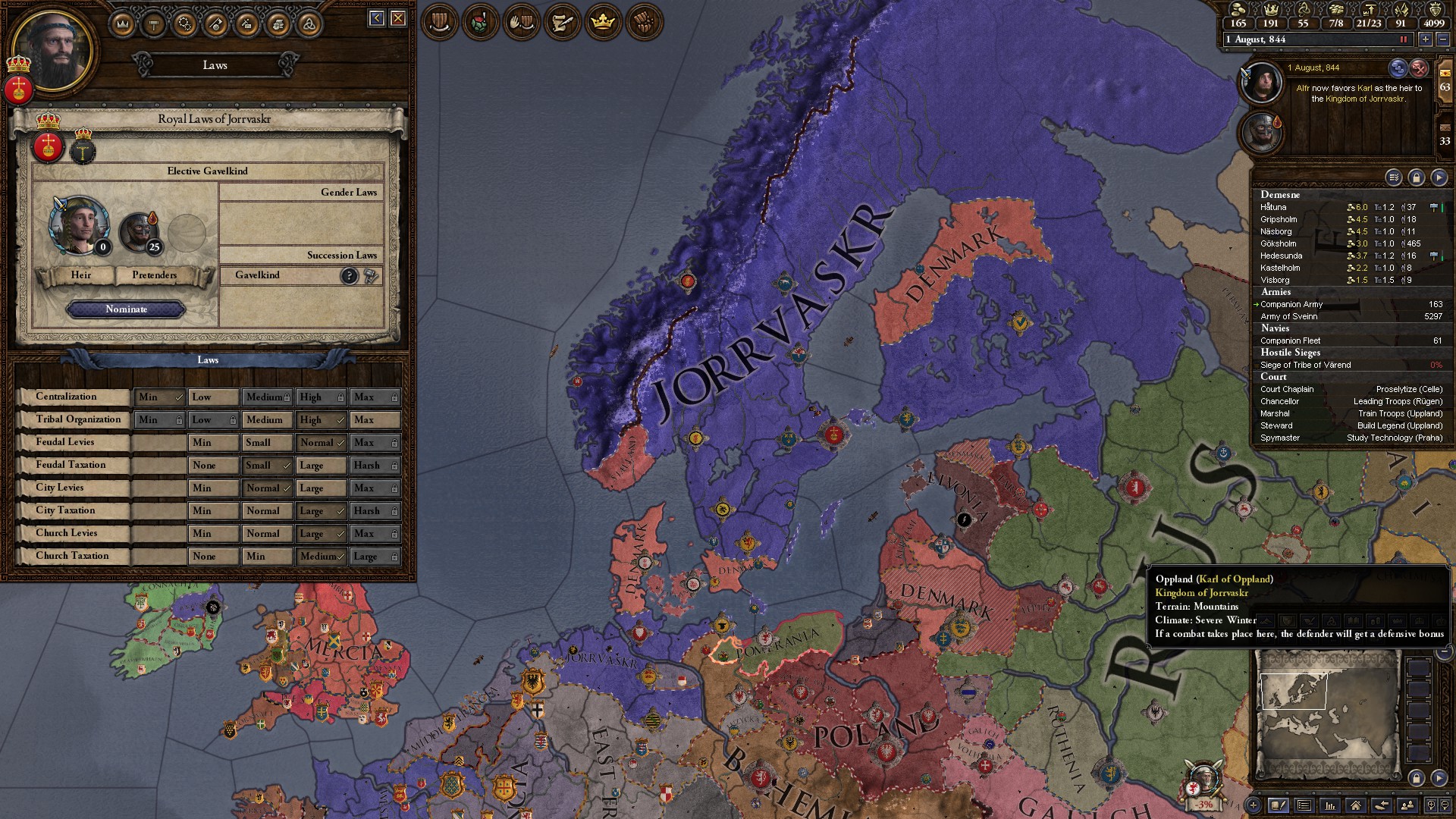Enable Max Feudal Levies
Image resolution: width=1456 pixels, height=819 pixels.
(375, 442)
